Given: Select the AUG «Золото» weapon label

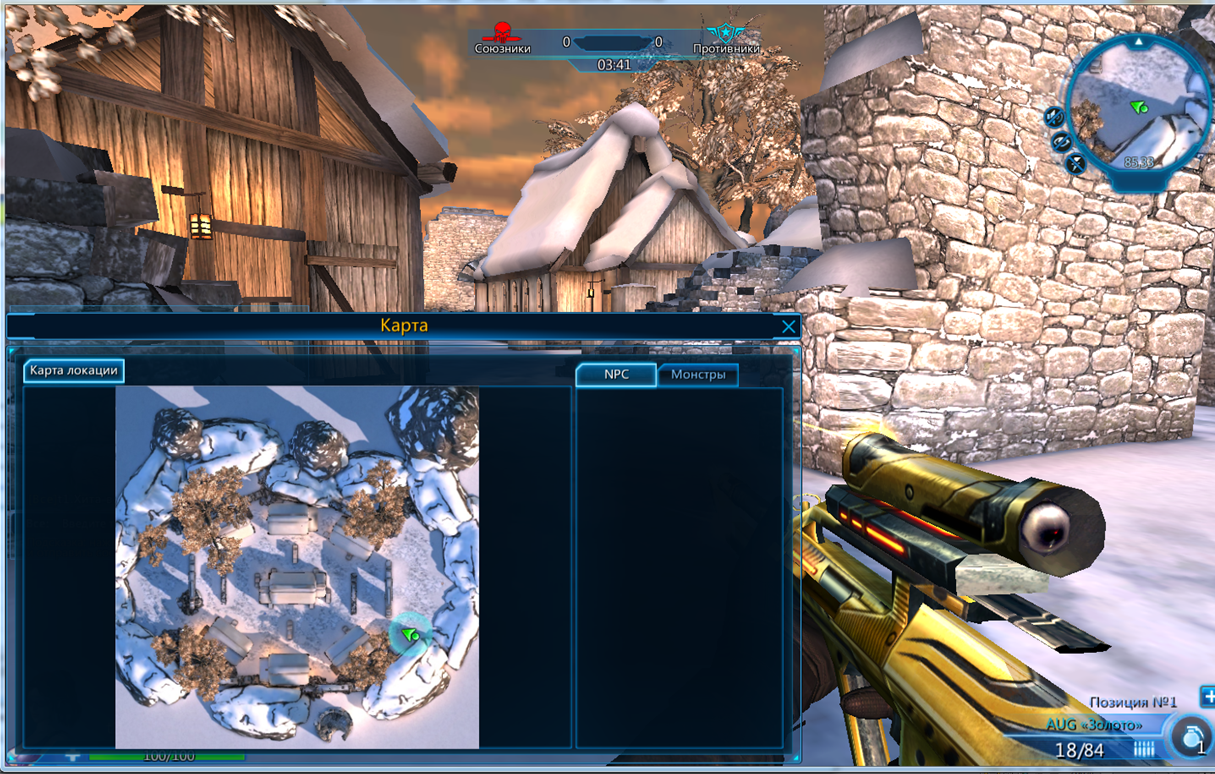Looking at the screenshot, I should 1096,724.
